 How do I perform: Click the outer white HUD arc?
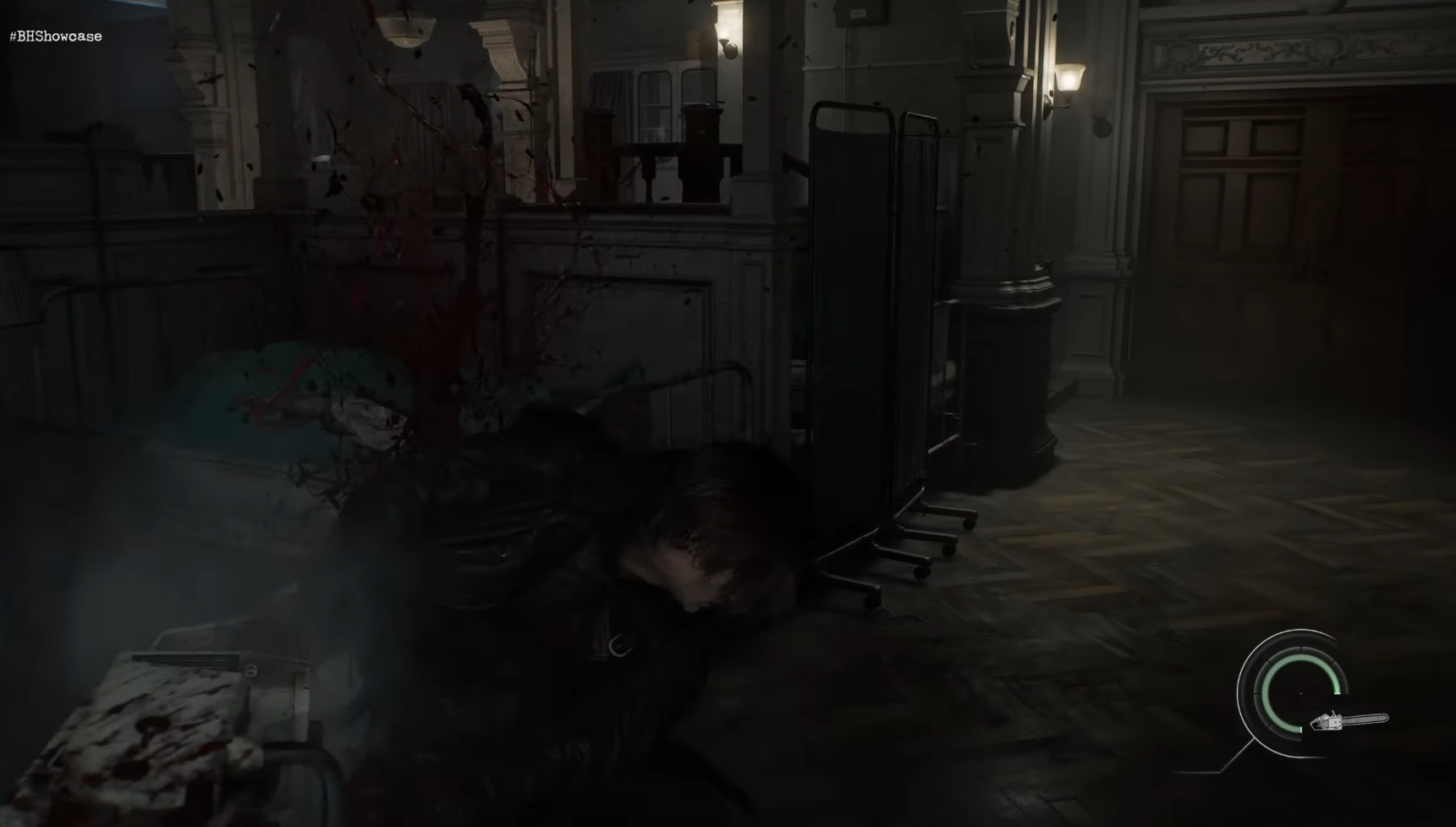click(x=1239, y=694)
